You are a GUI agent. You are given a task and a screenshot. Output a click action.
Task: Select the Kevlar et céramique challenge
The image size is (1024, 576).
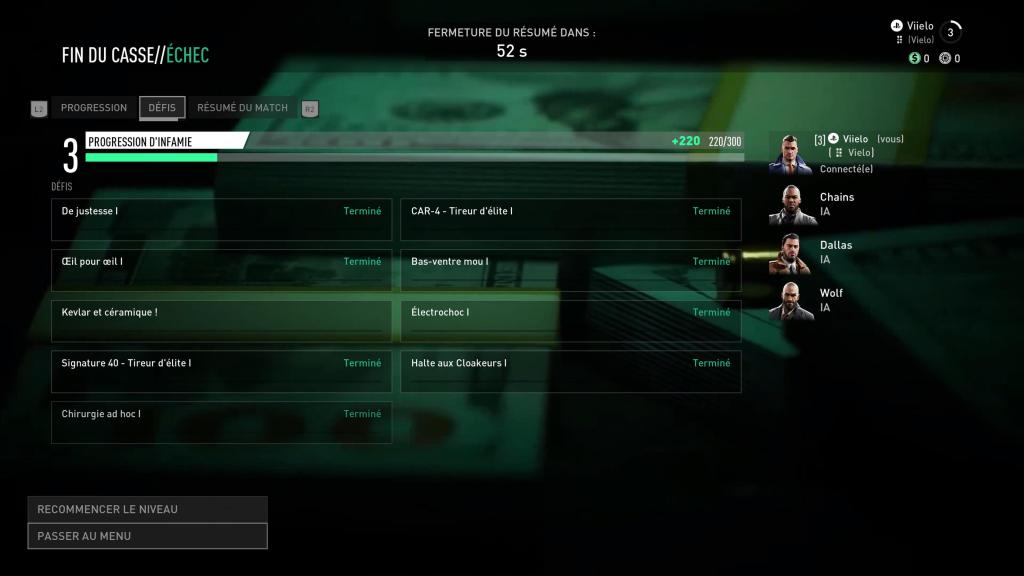click(221, 321)
